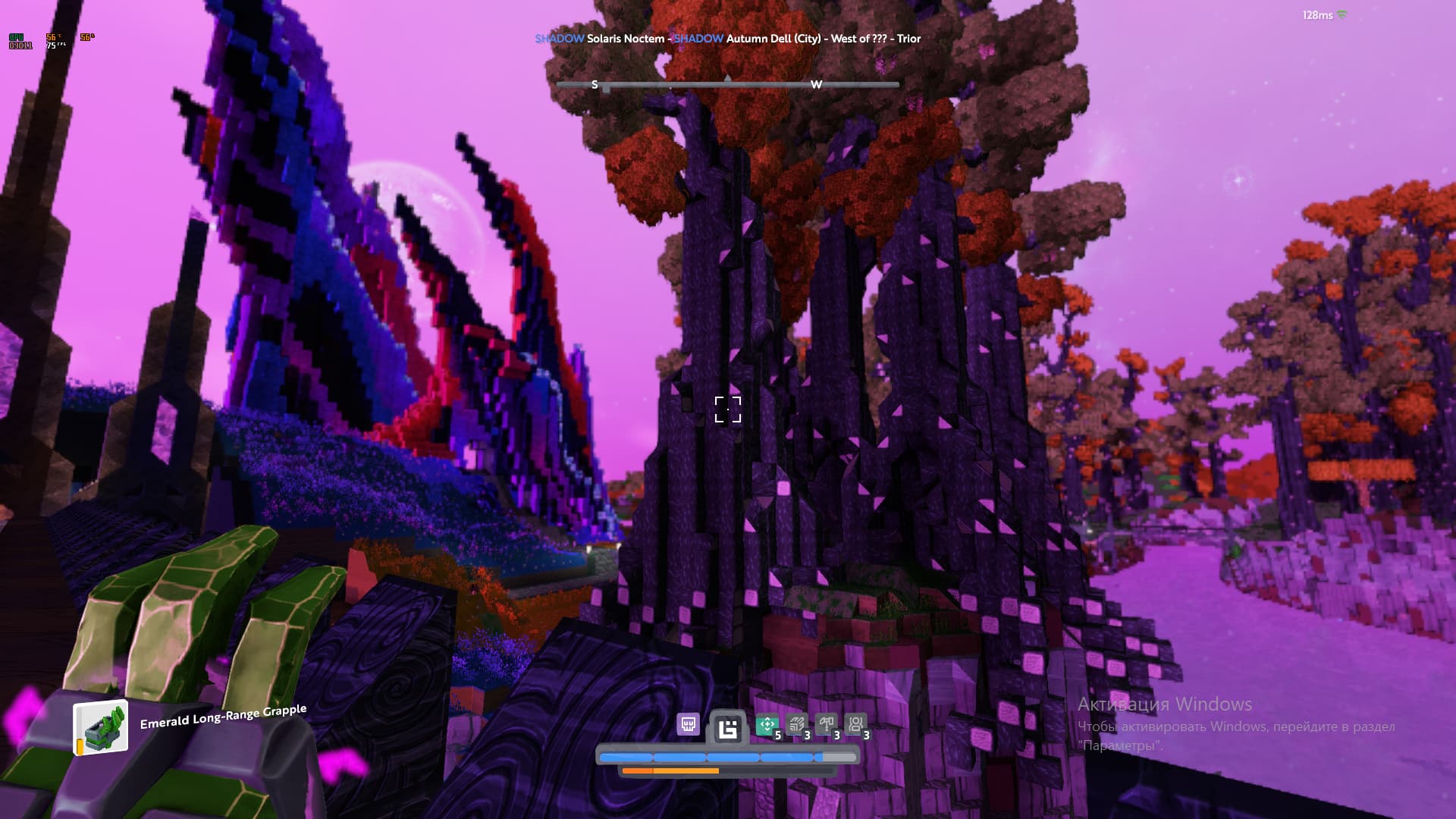Click the striped block buff icon
The width and height of the screenshot is (1456, 819).
point(796,725)
